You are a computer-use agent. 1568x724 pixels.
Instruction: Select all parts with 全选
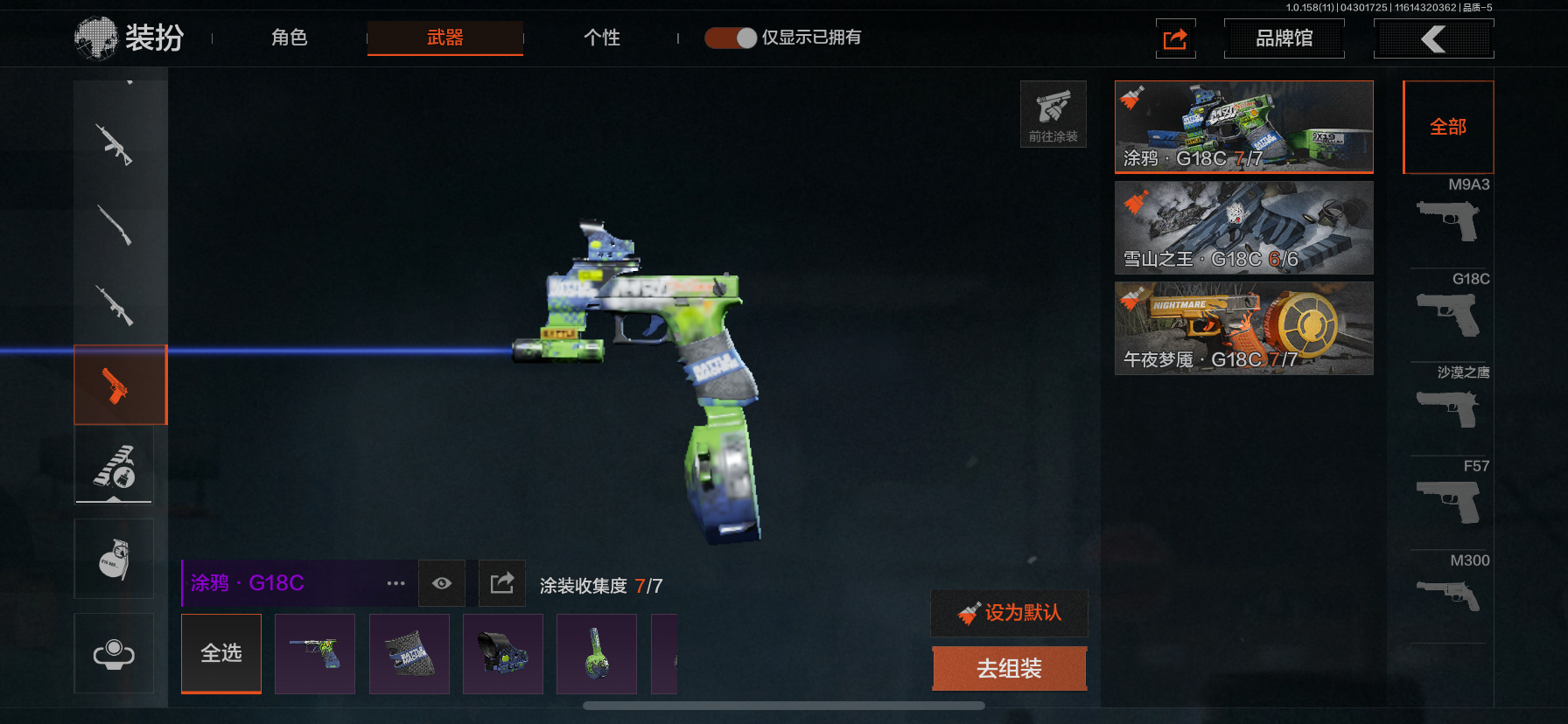tap(221, 653)
